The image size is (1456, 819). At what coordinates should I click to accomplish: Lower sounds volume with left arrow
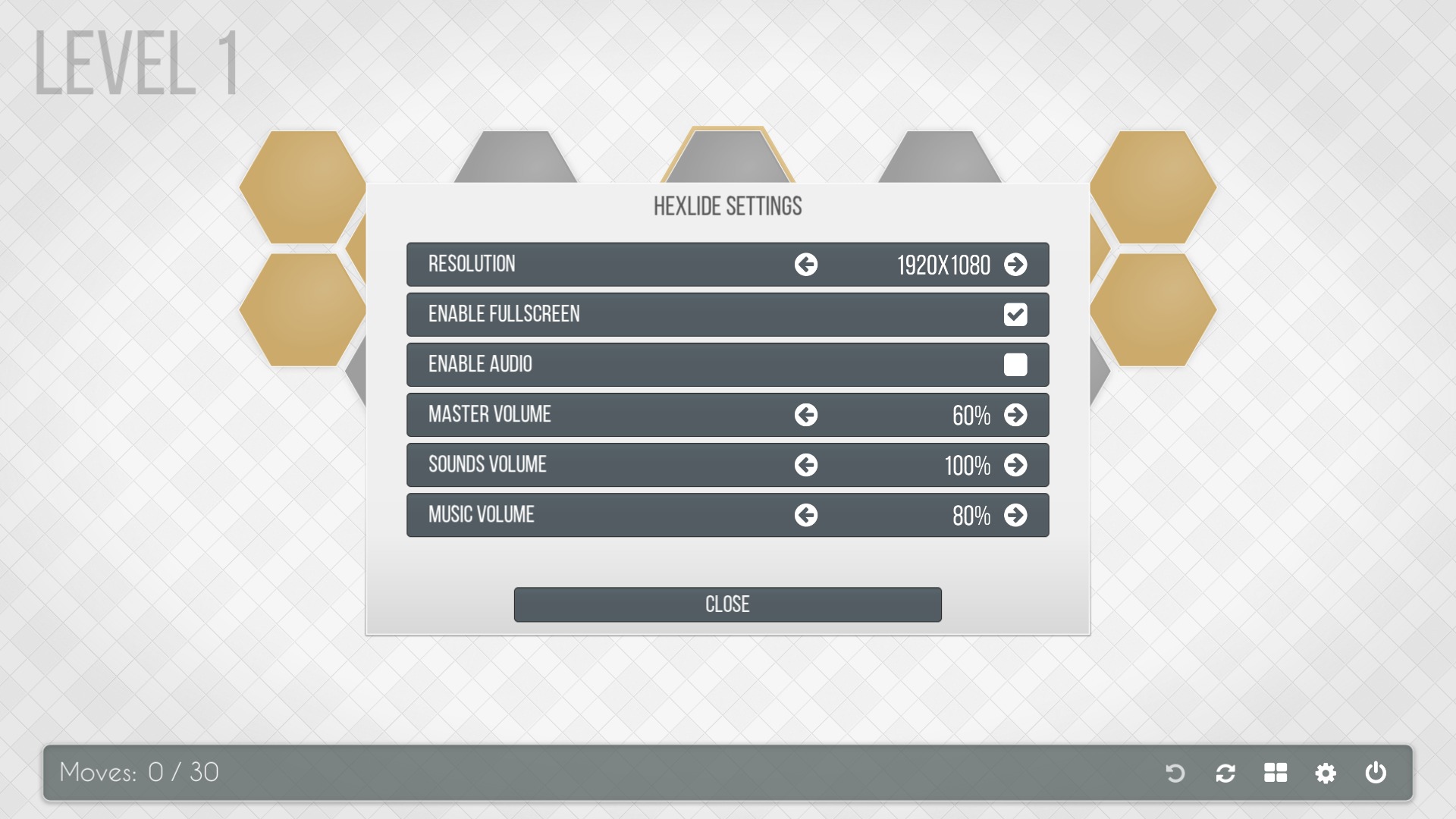pyautogui.click(x=806, y=465)
